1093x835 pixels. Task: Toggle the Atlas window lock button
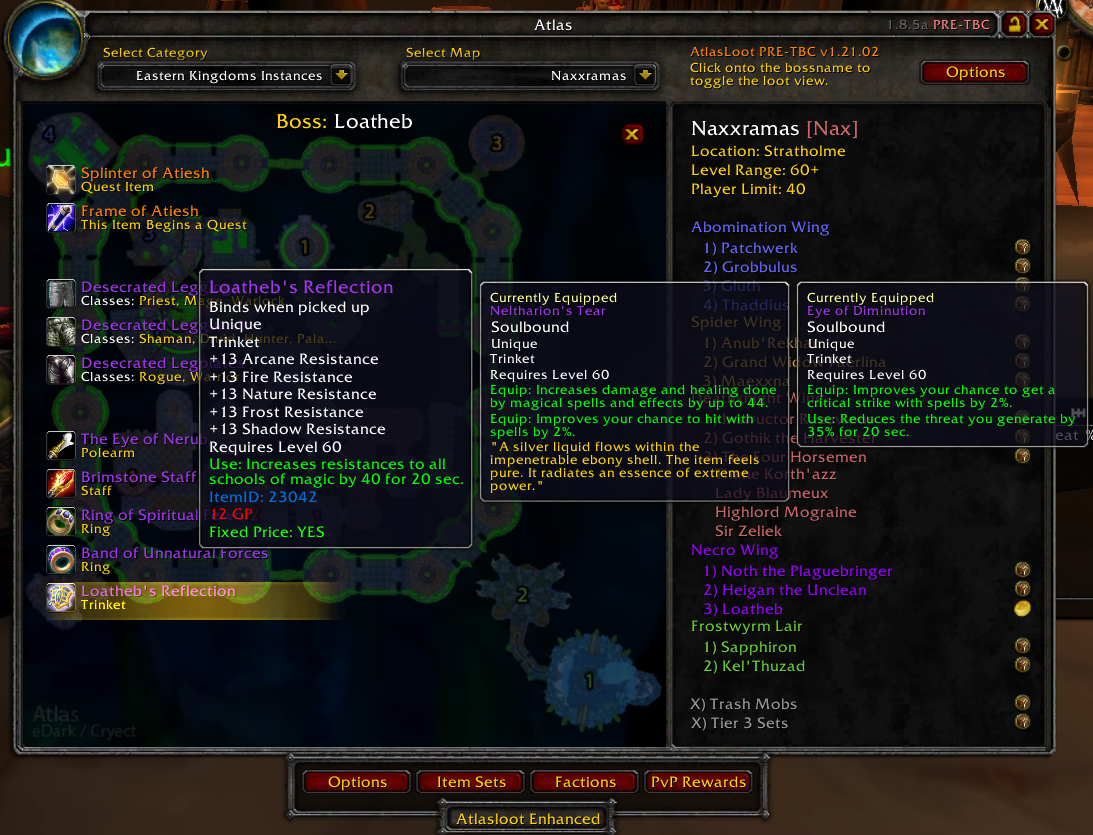(1015, 24)
